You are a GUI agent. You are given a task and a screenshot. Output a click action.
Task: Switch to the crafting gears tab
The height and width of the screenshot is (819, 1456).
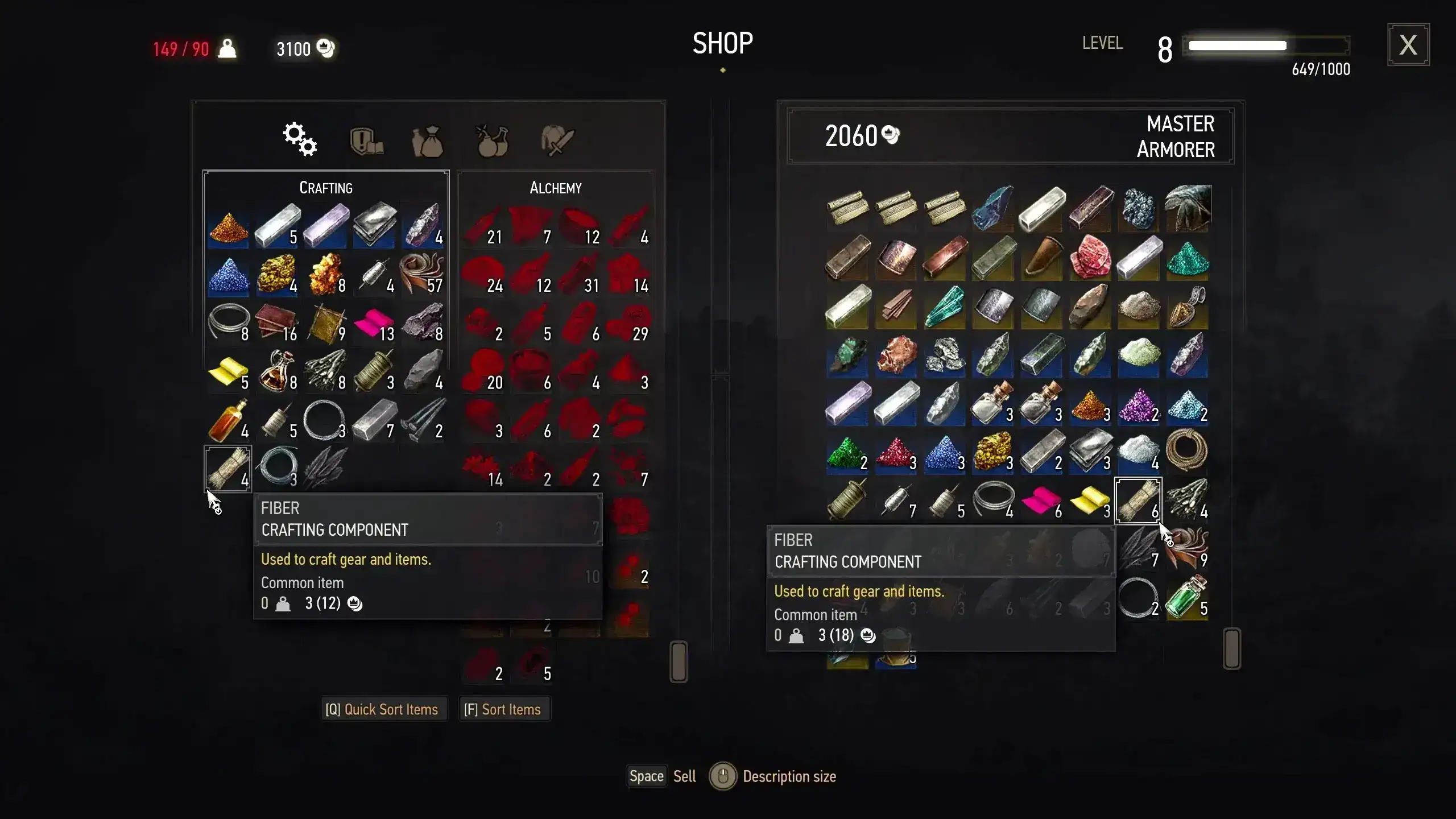[300, 139]
